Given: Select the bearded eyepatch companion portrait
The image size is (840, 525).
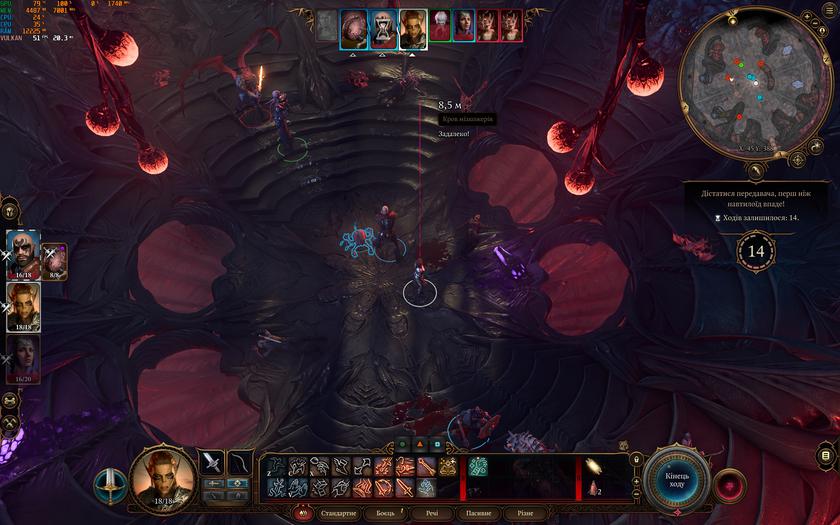Looking at the screenshot, I should pyautogui.click(x=21, y=252).
